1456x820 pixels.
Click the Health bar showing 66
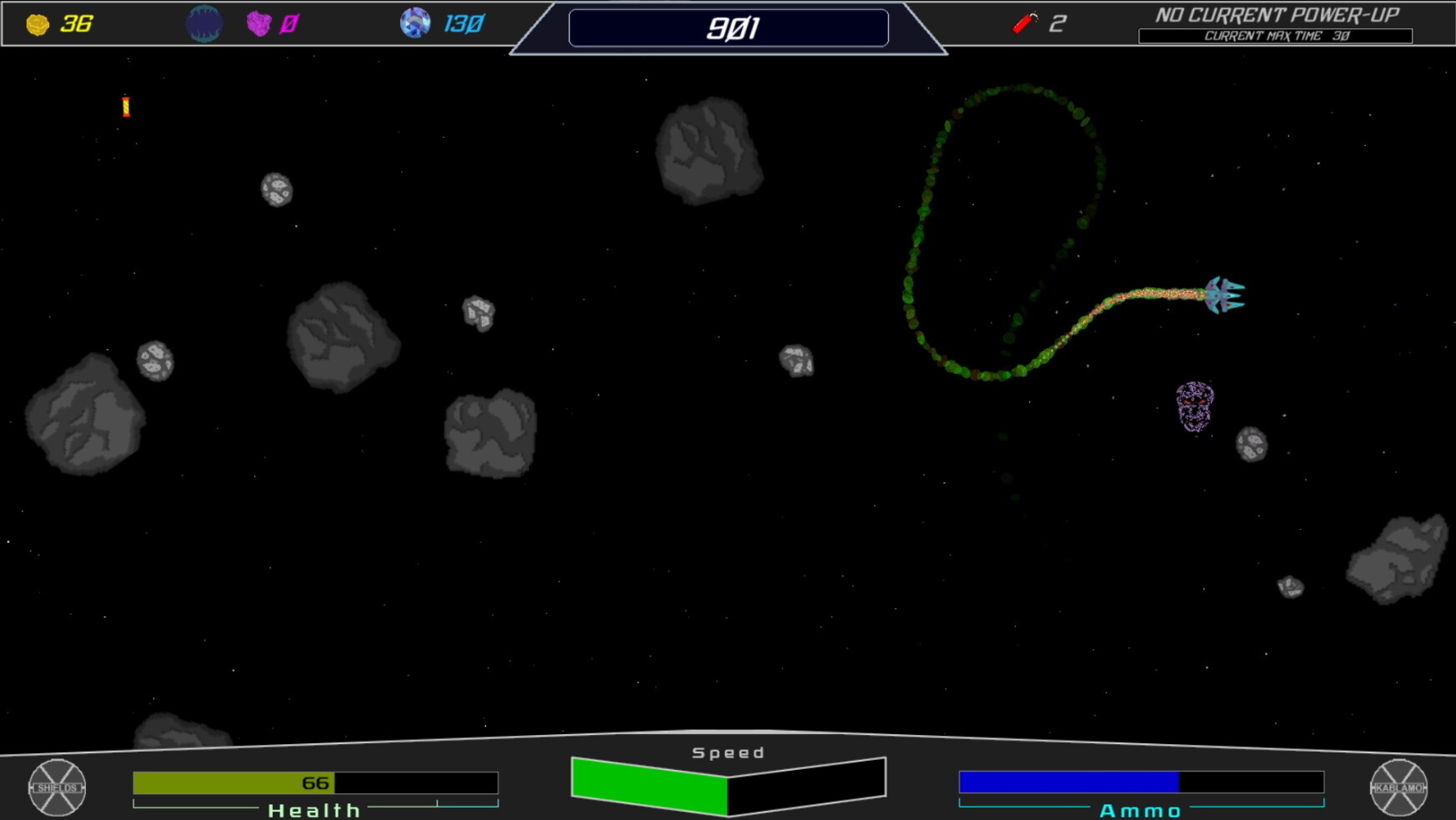coord(314,782)
